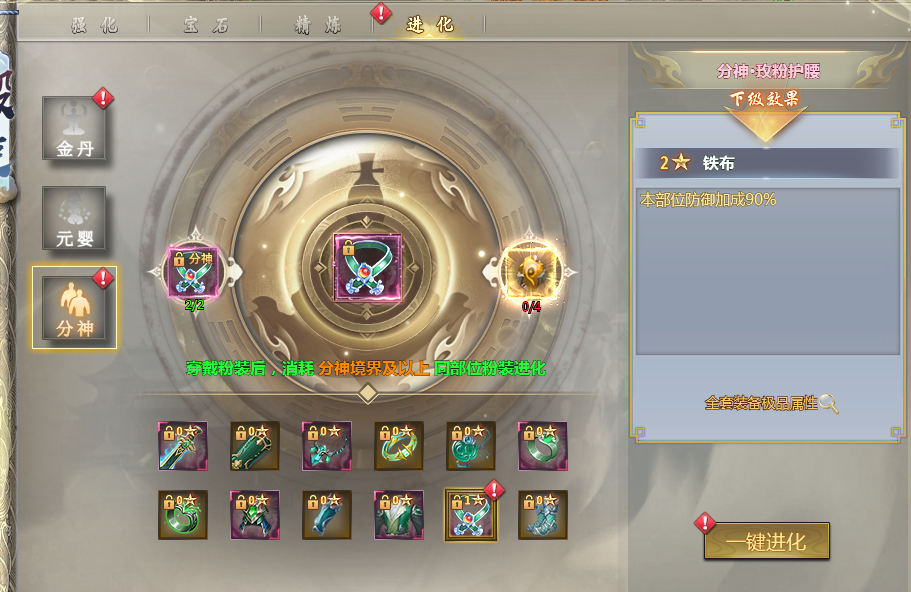
Task: Open the 宝石 tab
Action: click(207, 25)
